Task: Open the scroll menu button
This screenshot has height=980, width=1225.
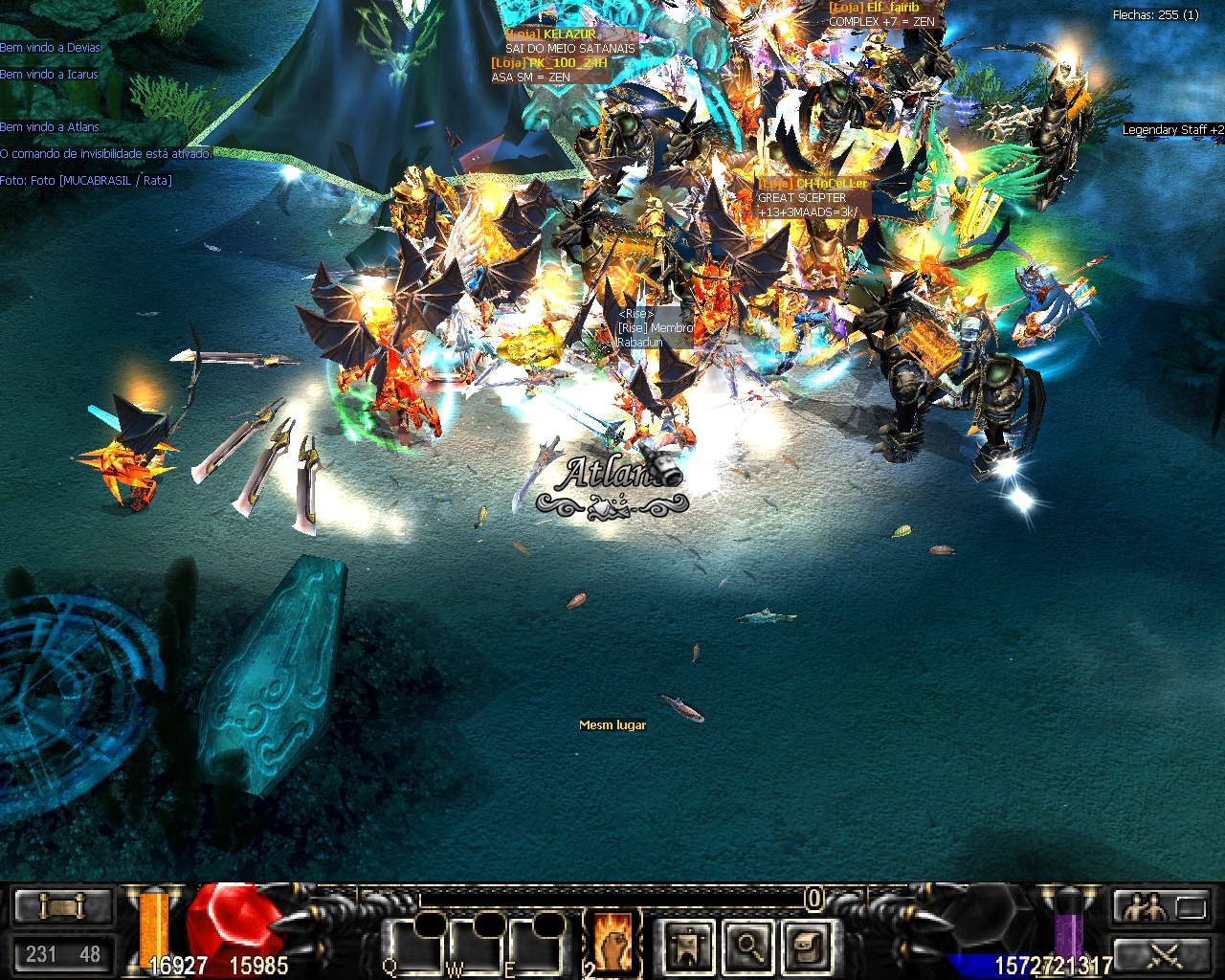Action: (62, 905)
